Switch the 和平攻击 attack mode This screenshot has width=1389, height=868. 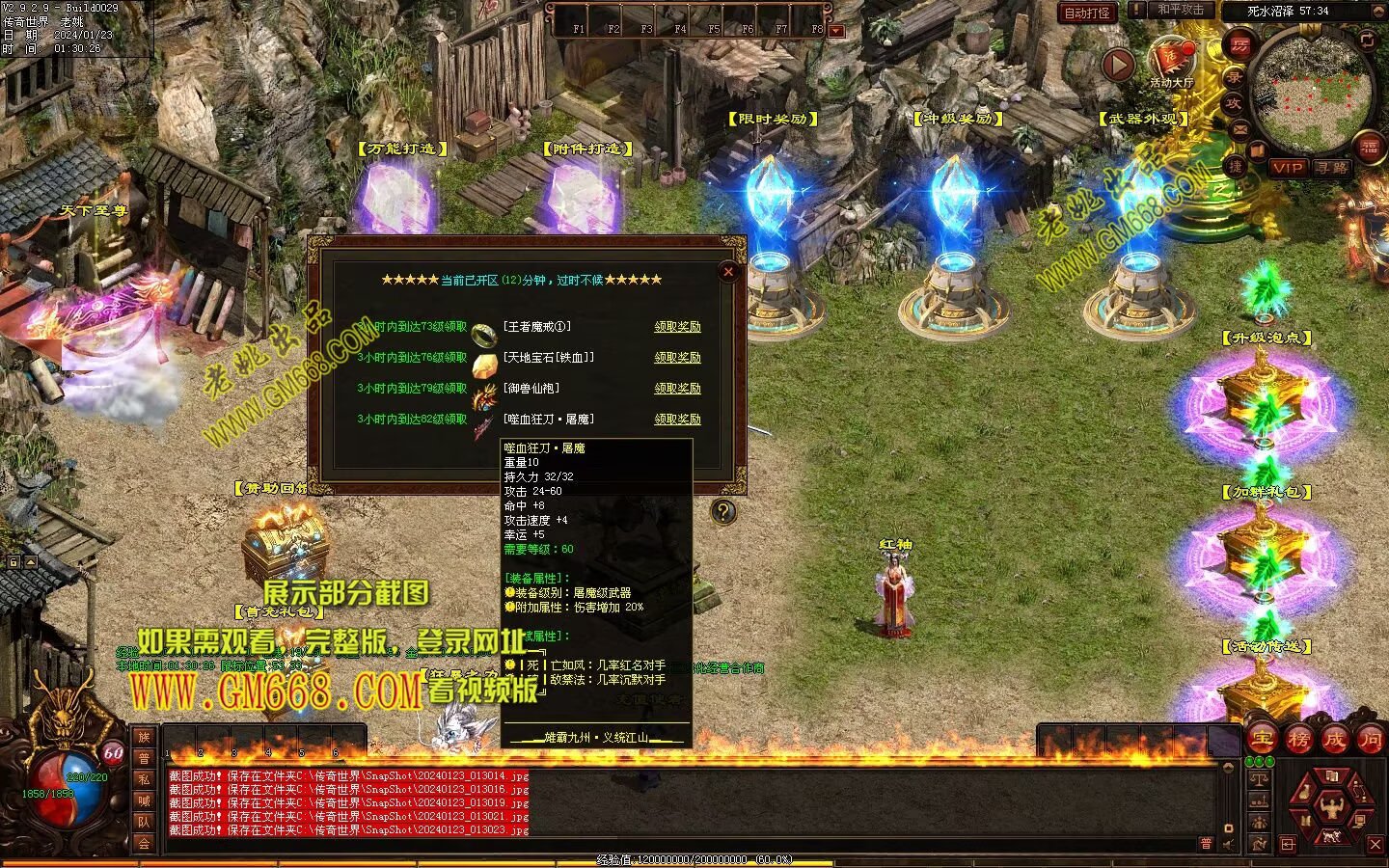(x=1179, y=11)
